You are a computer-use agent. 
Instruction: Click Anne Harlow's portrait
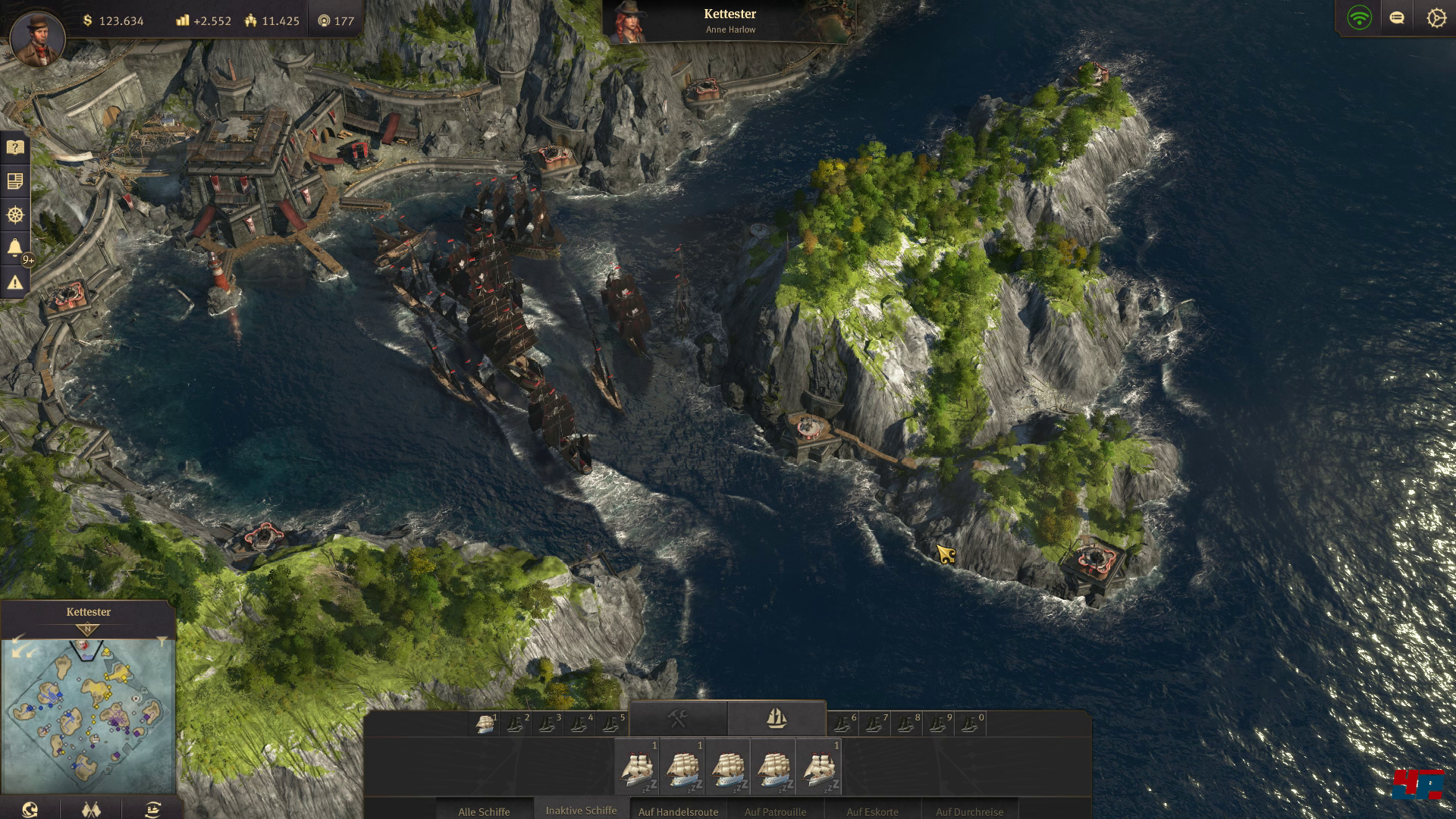(628, 23)
